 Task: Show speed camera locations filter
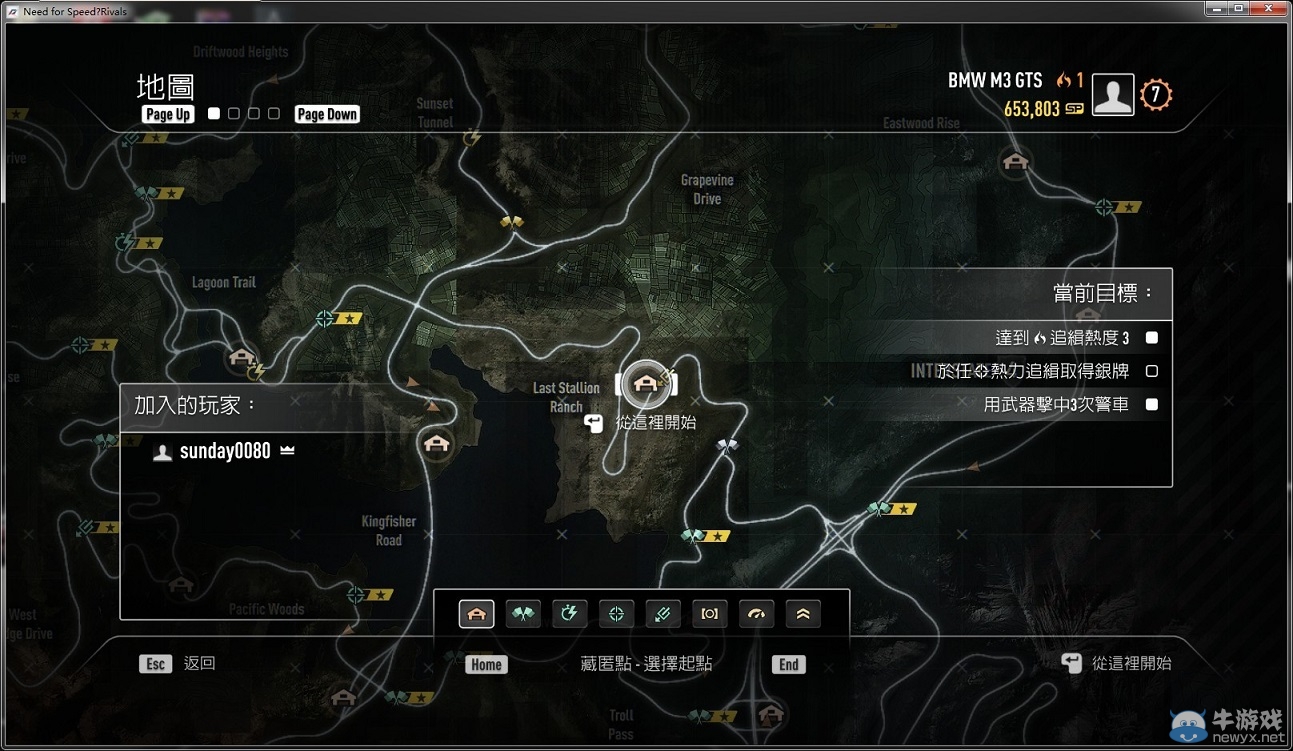coord(710,614)
